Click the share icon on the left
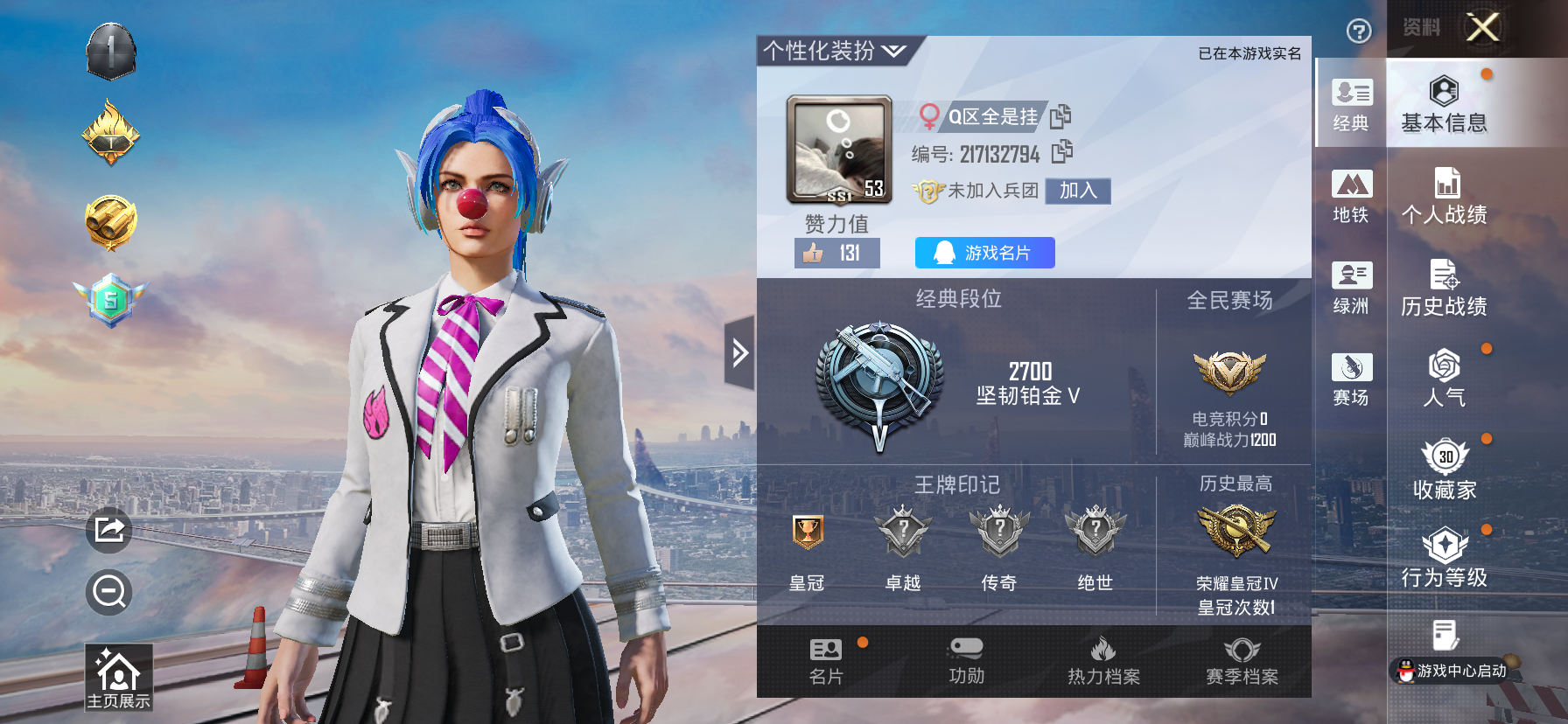This screenshot has width=1568, height=724. (x=108, y=529)
